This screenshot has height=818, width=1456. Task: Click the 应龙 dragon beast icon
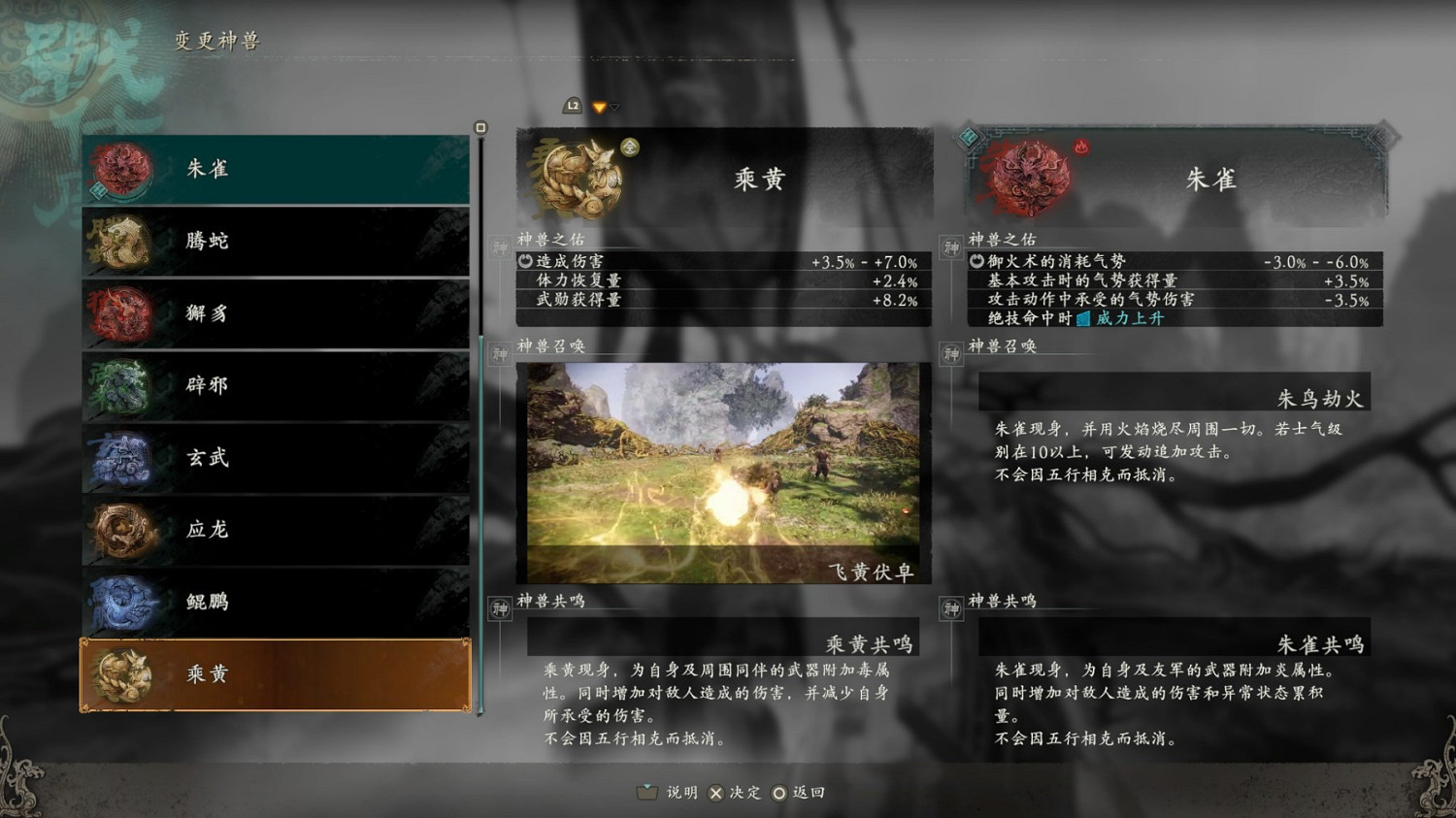123,530
